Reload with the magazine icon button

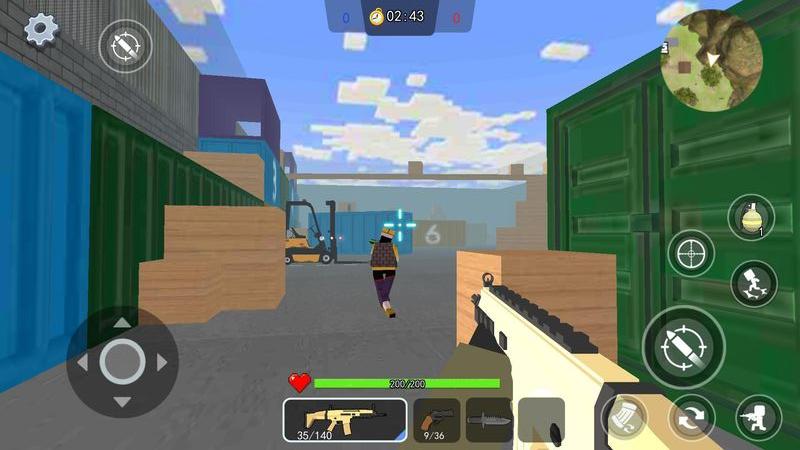pos(624,417)
